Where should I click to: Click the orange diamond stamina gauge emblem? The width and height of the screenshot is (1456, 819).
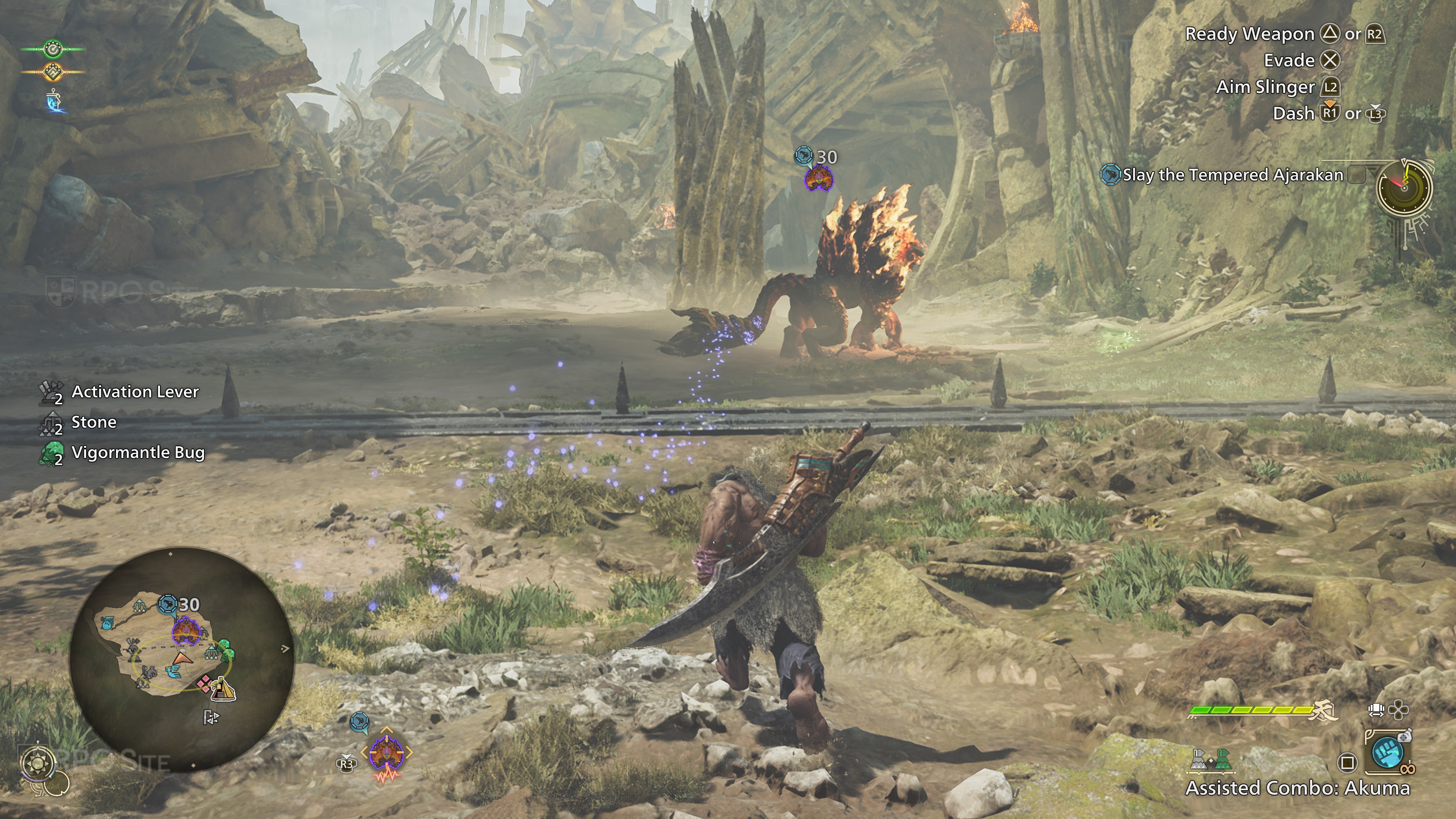pos(53,72)
